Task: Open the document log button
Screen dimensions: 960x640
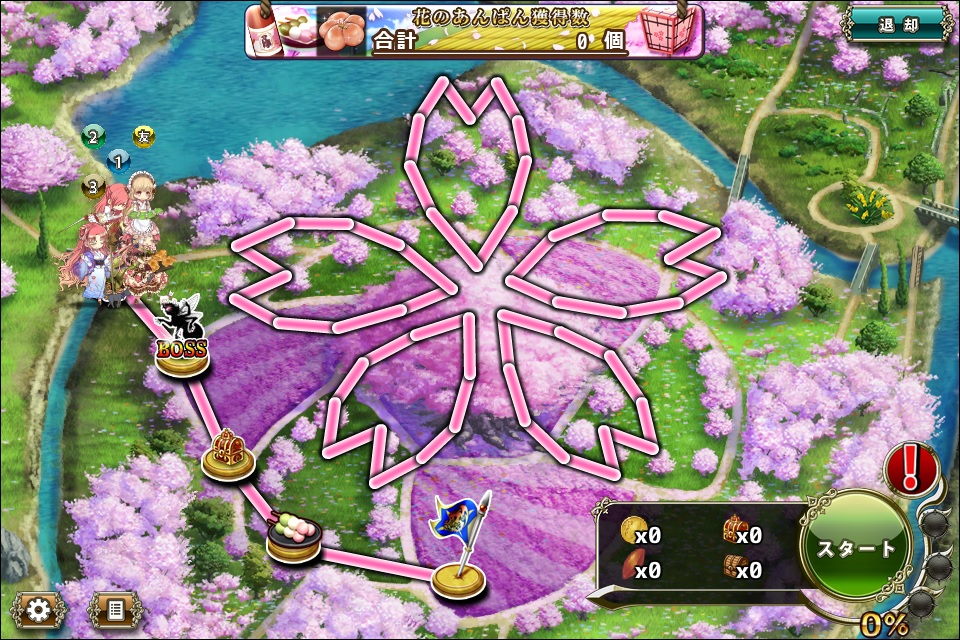Action: point(114,607)
